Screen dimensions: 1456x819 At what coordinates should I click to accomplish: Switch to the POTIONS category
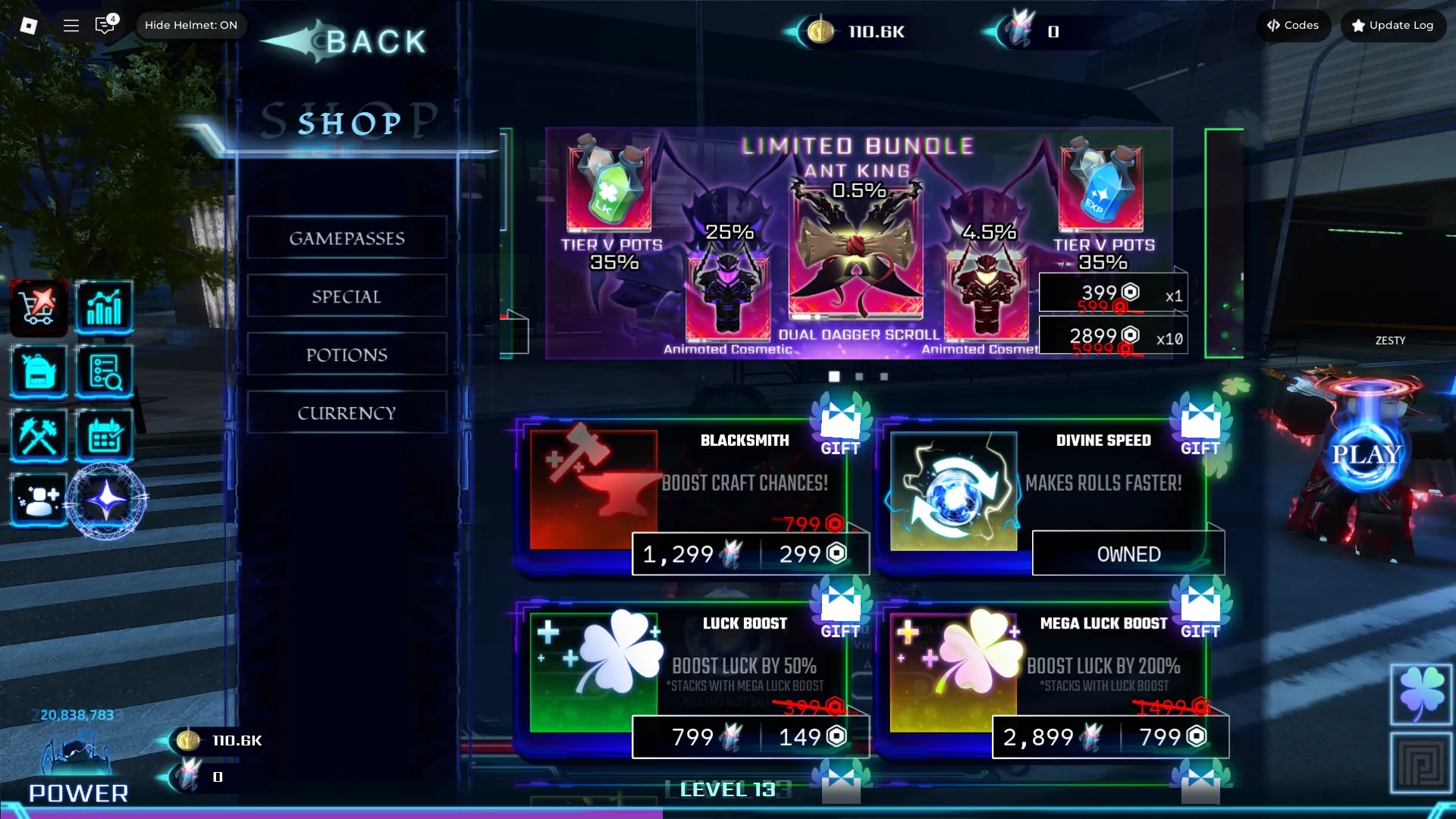pos(347,354)
